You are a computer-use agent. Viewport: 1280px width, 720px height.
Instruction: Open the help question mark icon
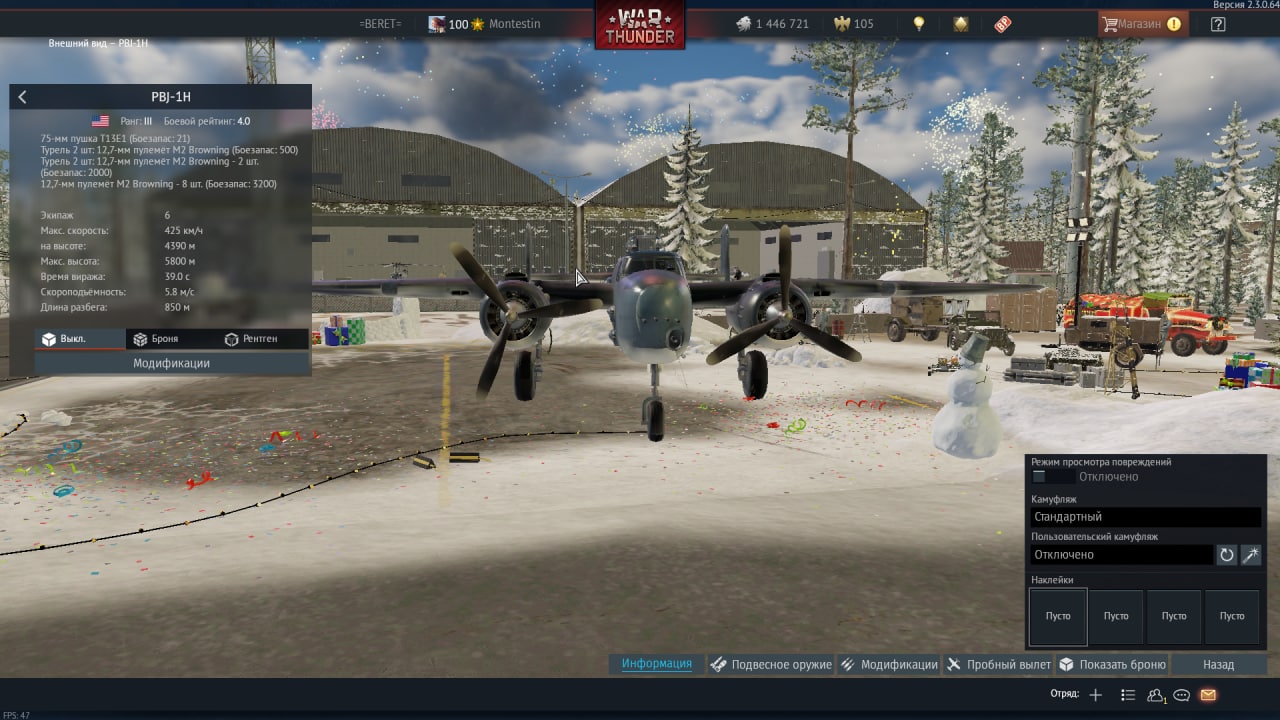pyautogui.click(x=1218, y=24)
